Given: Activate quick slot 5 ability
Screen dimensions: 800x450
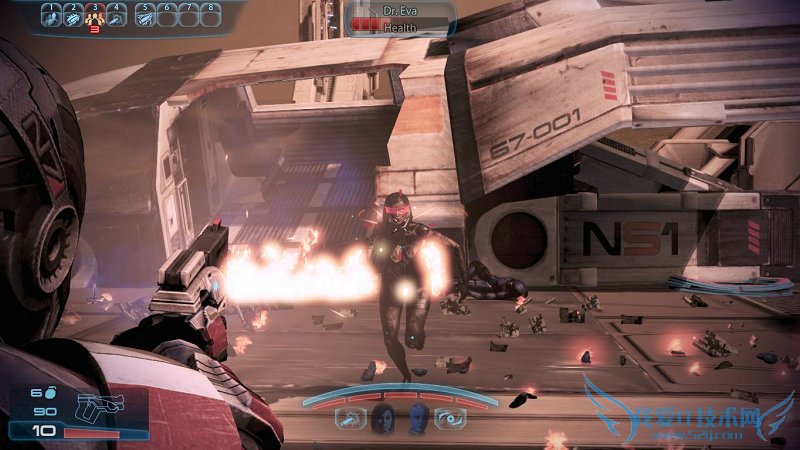Looking at the screenshot, I should (x=144, y=15).
